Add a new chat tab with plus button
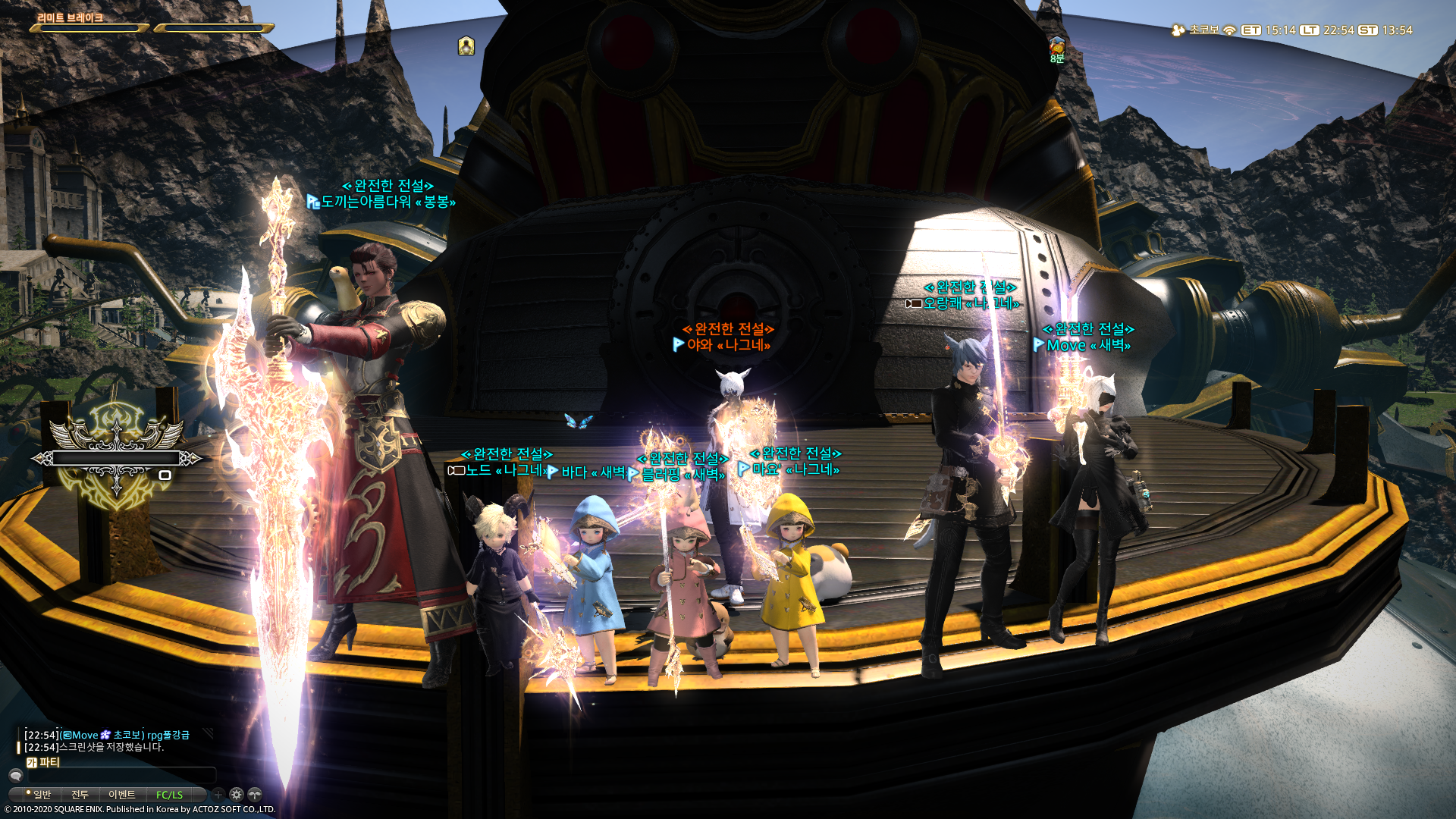Viewport: 1456px width, 819px height. (218, 795)
